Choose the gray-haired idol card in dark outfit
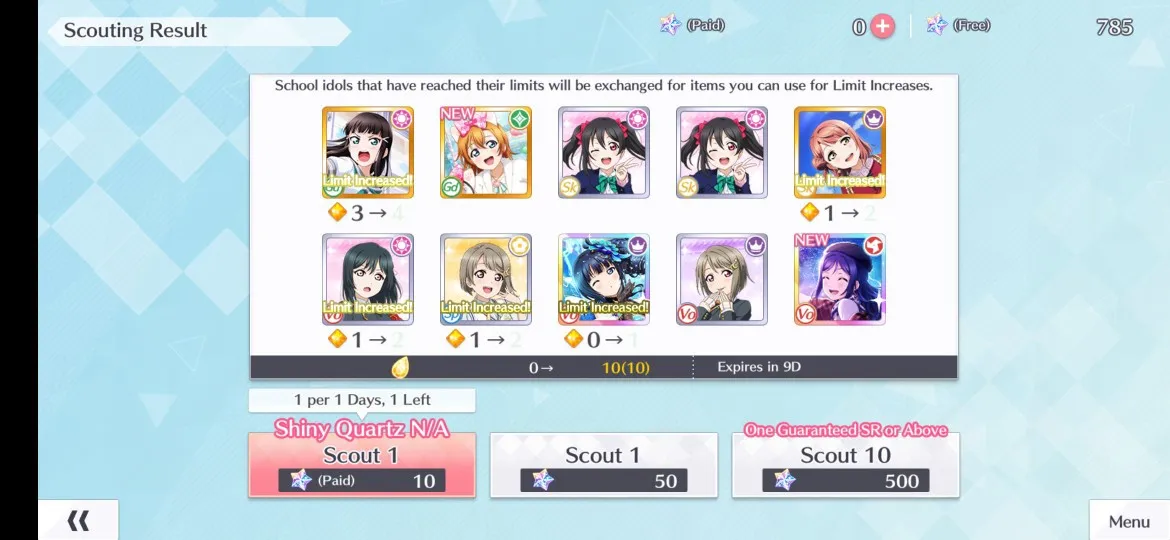The image size is (1170, 540). 722,279
